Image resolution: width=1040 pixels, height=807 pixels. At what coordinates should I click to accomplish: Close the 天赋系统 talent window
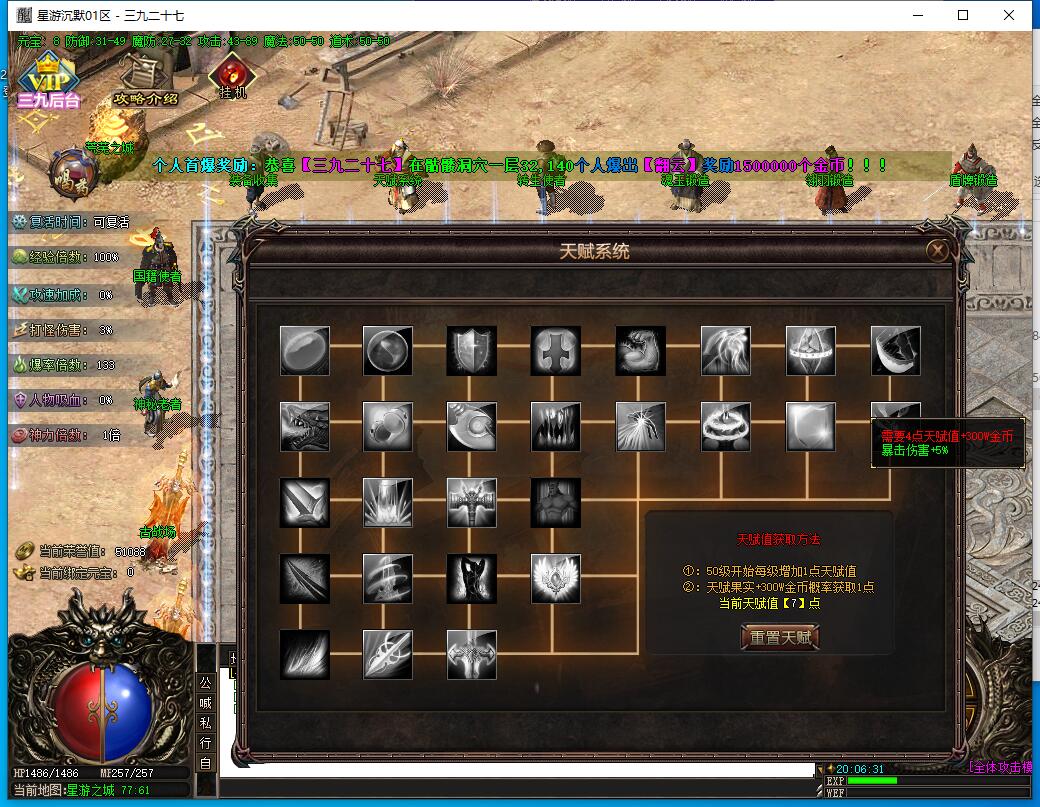[x=937, y=251]
